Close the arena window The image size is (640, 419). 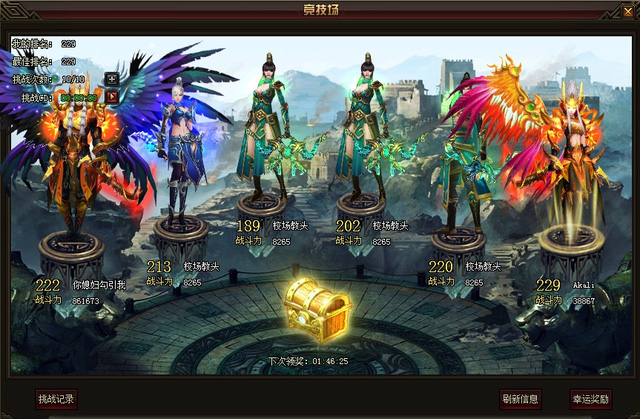[627, 8]
